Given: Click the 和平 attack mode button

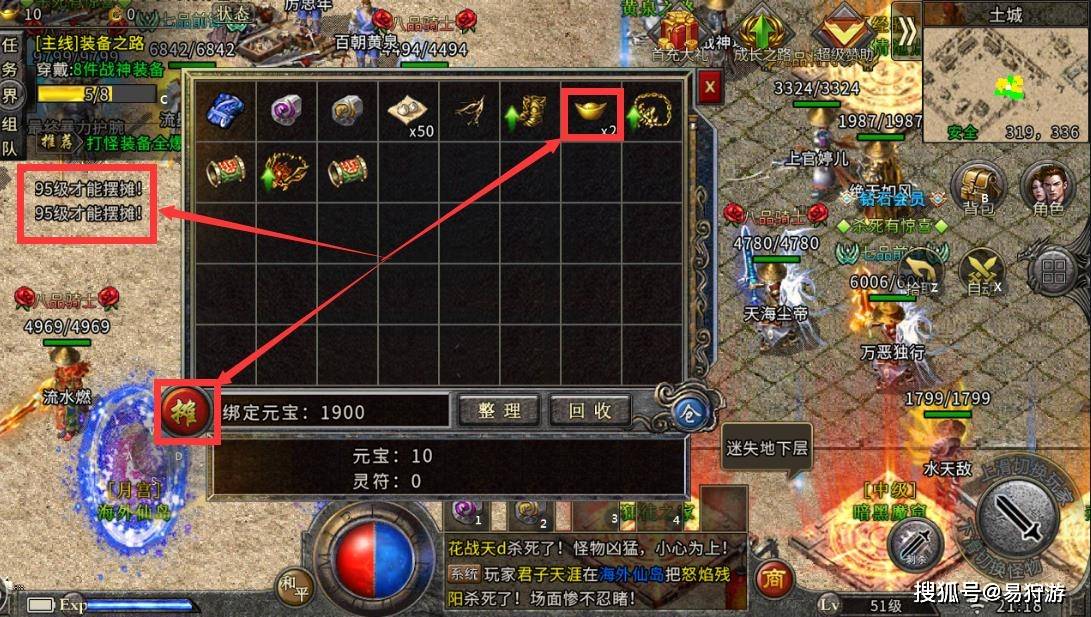Looking at the screenshot, I should [x=294, y=585].
